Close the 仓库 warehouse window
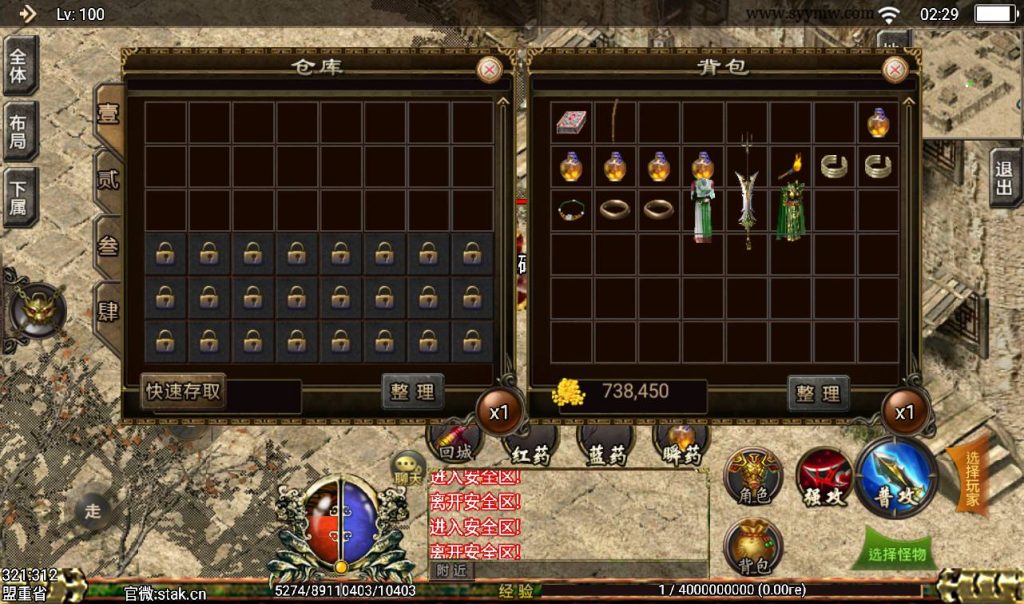This screenshot has height=604, width=1024. [x=489, y=69]
